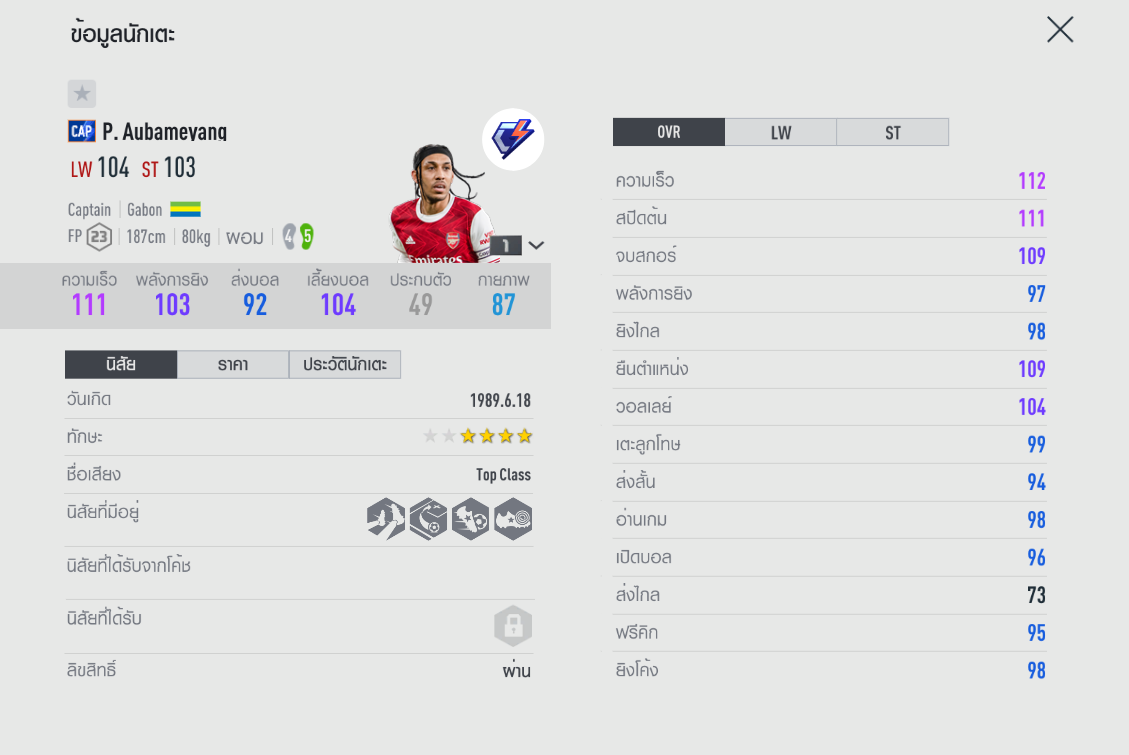Select the ST position stats tab
This screenshot has width=1129, height=755.
(x=892, y=132)
